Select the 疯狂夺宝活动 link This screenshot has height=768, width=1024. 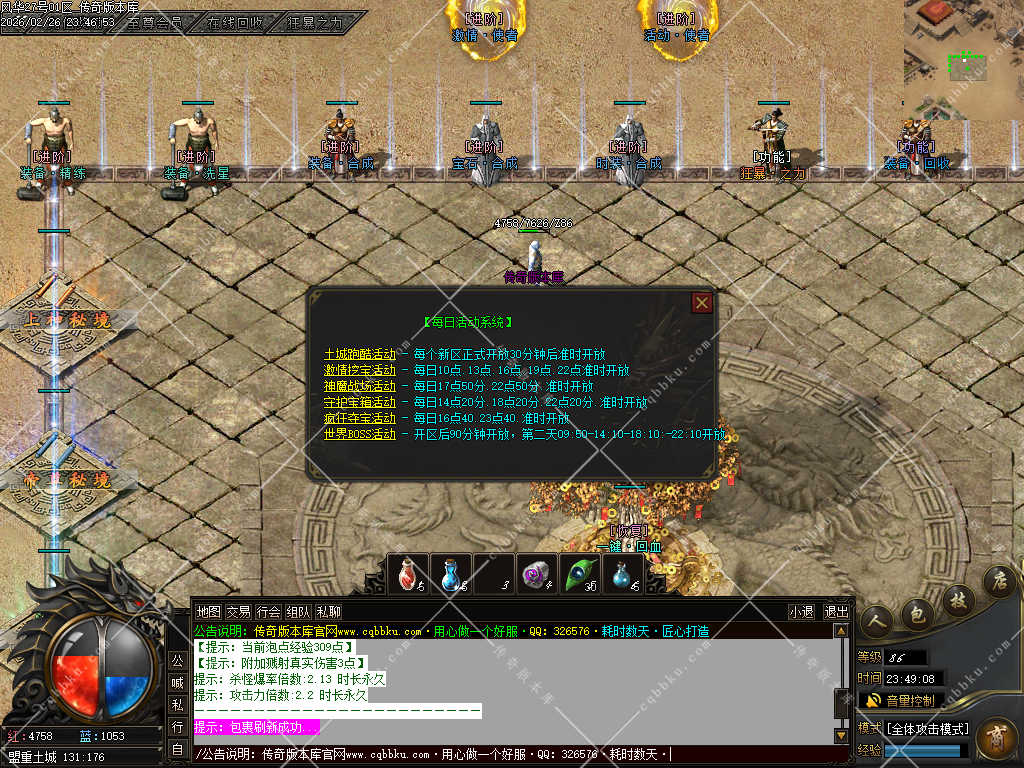(359, 418)
